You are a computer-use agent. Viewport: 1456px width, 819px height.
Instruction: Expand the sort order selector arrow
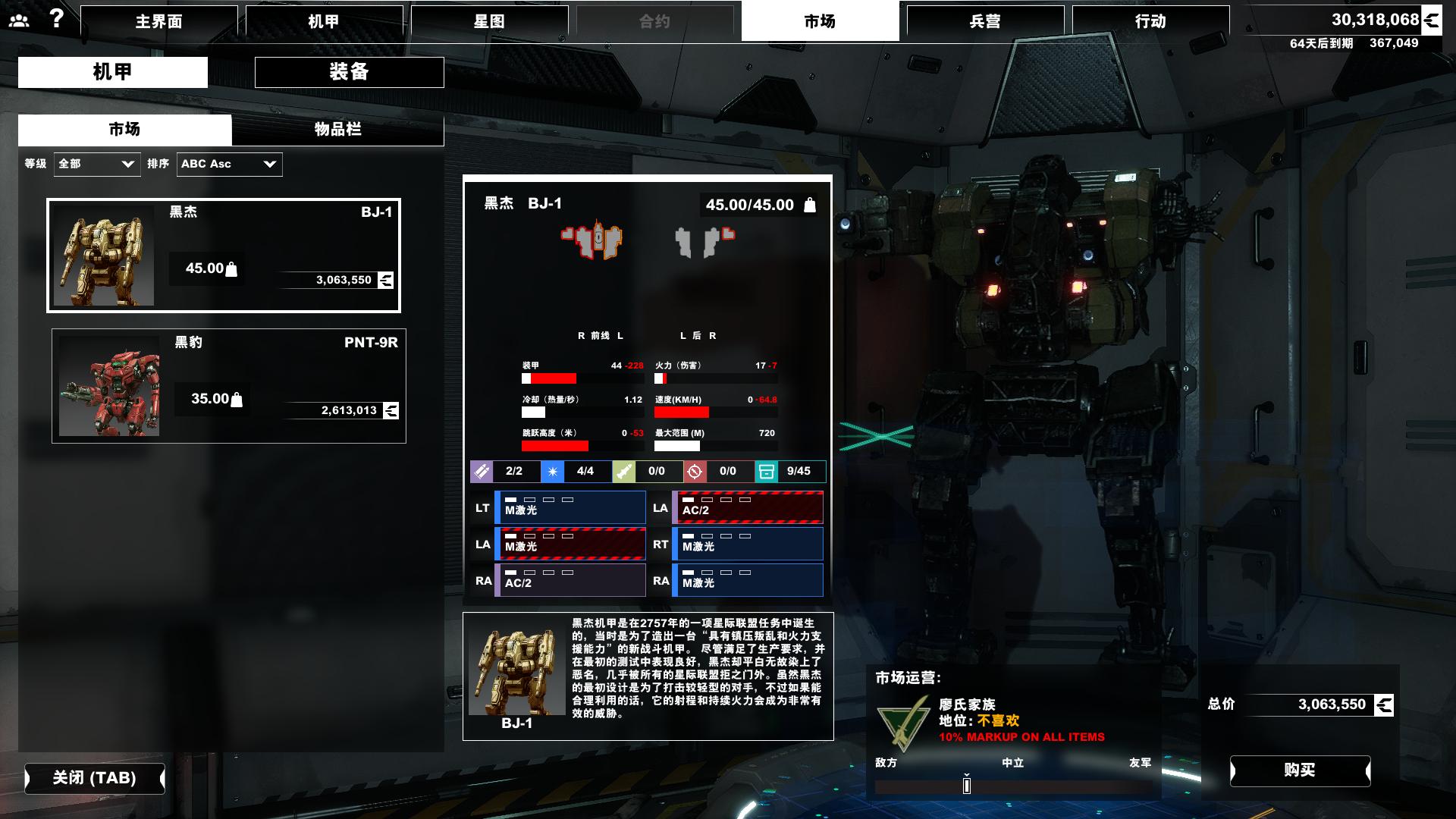(x=269, y=164)
